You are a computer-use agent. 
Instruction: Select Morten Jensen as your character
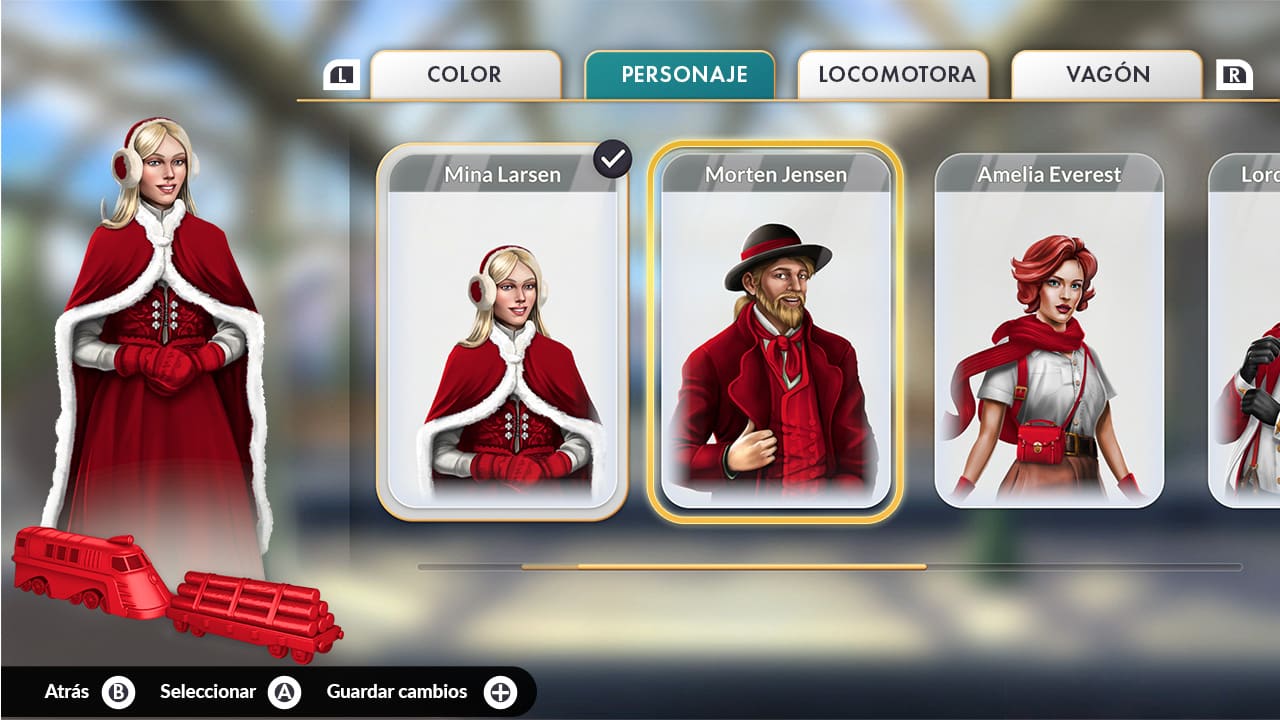tap(773, 330)
